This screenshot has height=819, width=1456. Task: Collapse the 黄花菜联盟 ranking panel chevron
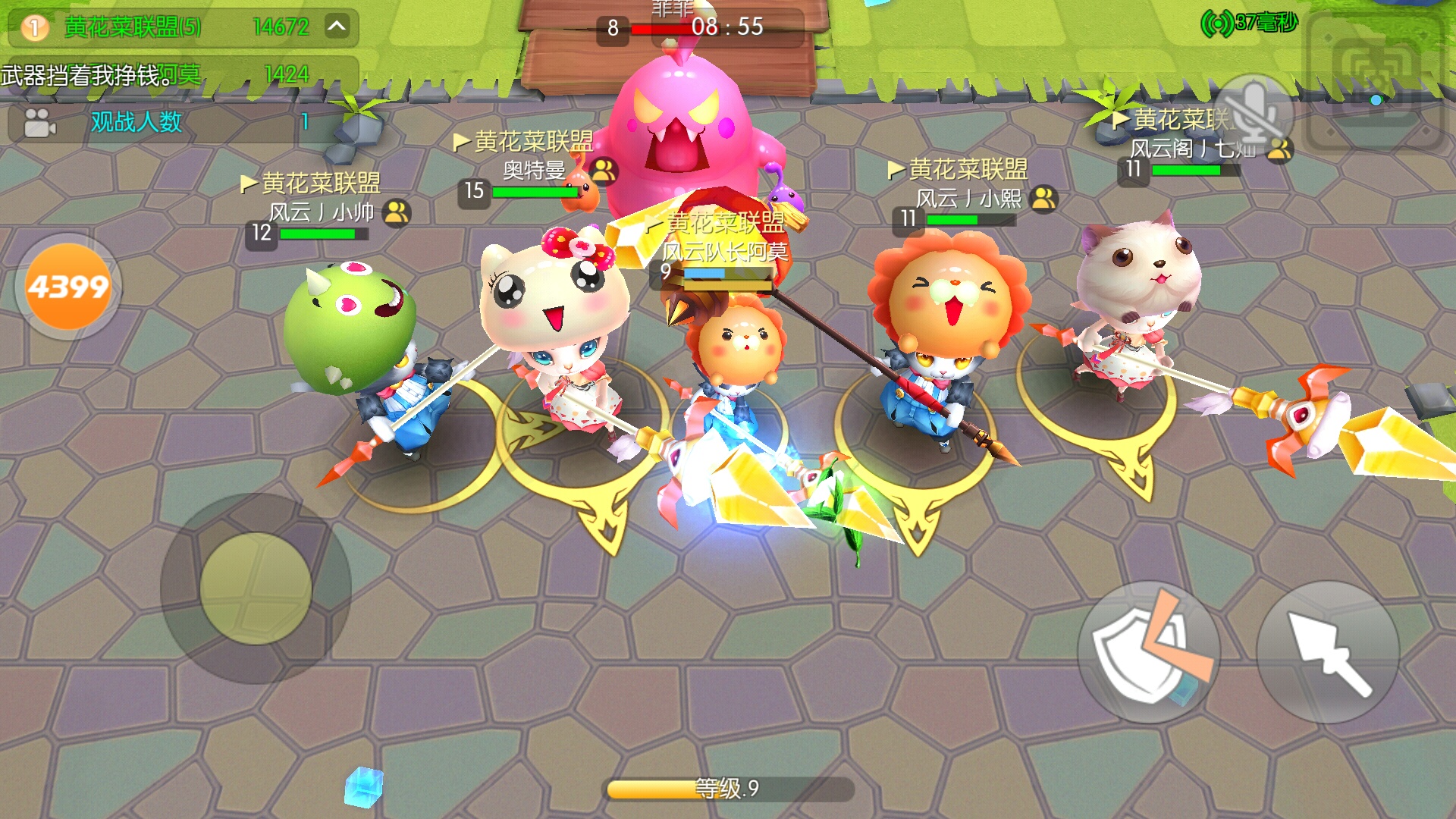[335, 25]
